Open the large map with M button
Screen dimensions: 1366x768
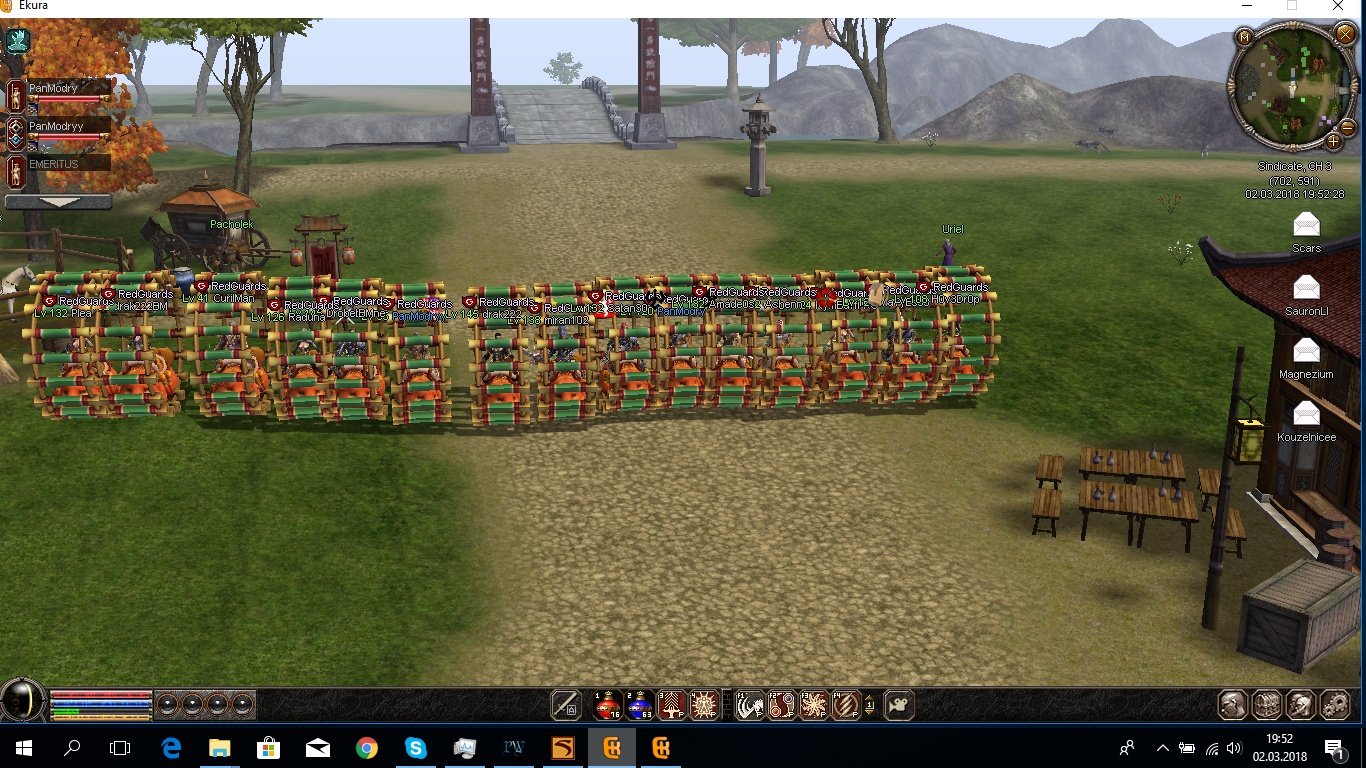1245,36
